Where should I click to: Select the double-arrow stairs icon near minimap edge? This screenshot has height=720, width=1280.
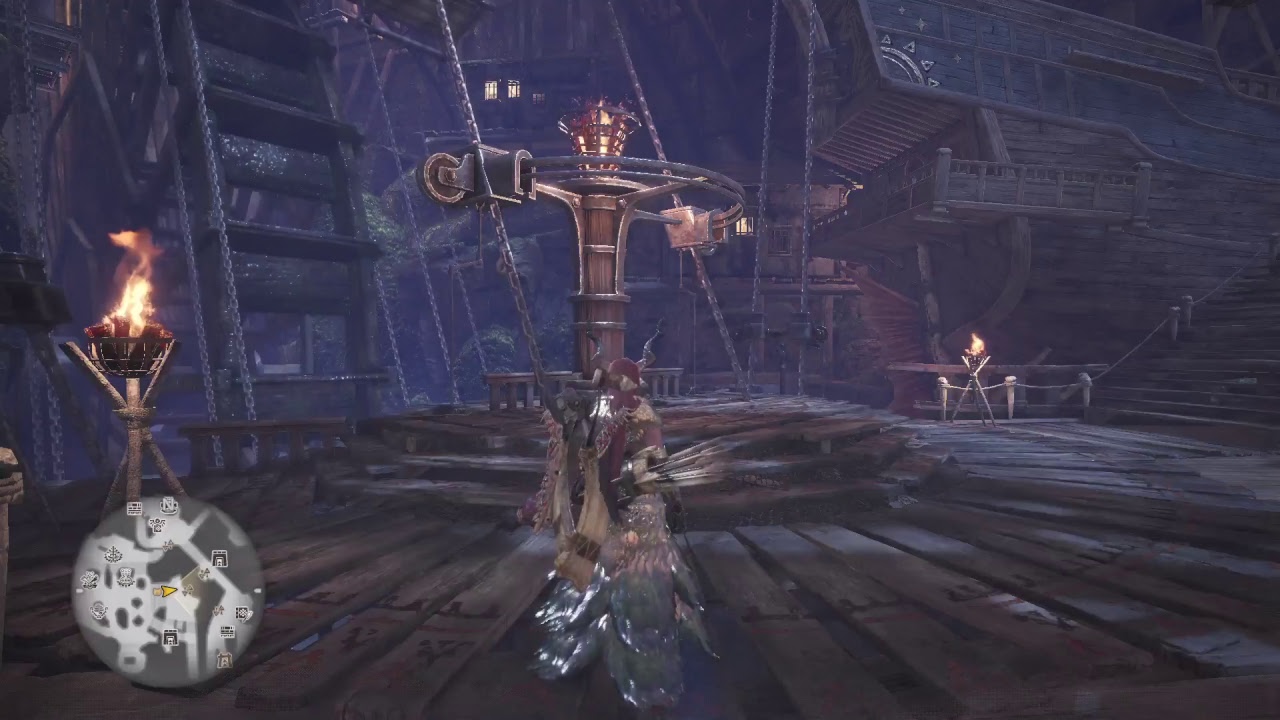click(217, 611)
